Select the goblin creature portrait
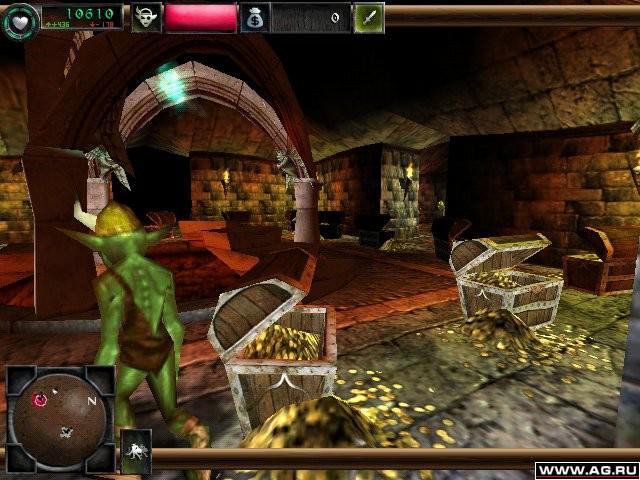This screenshot has height=480, width=640. pos(146,17)
